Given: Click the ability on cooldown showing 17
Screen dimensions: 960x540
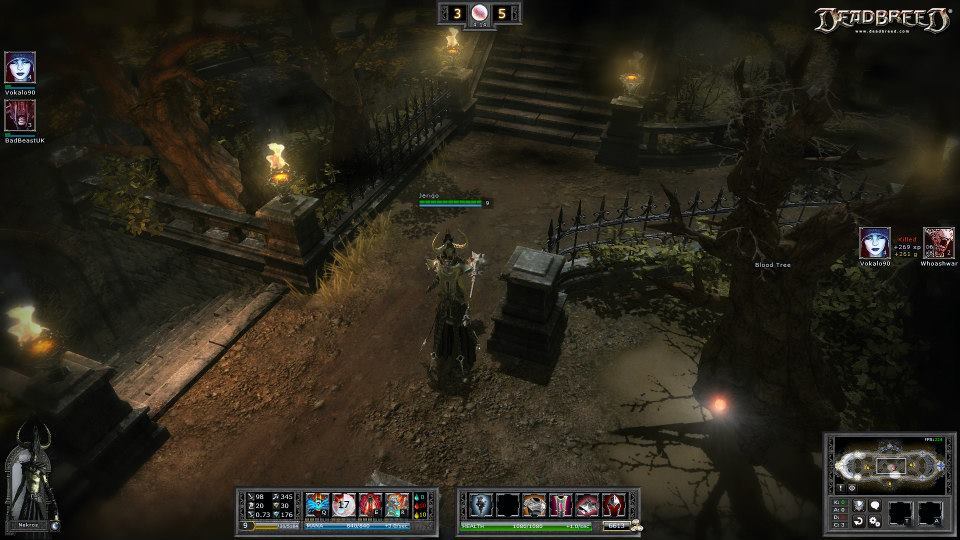Looking at the screenshot, I should tap(344, 504).
